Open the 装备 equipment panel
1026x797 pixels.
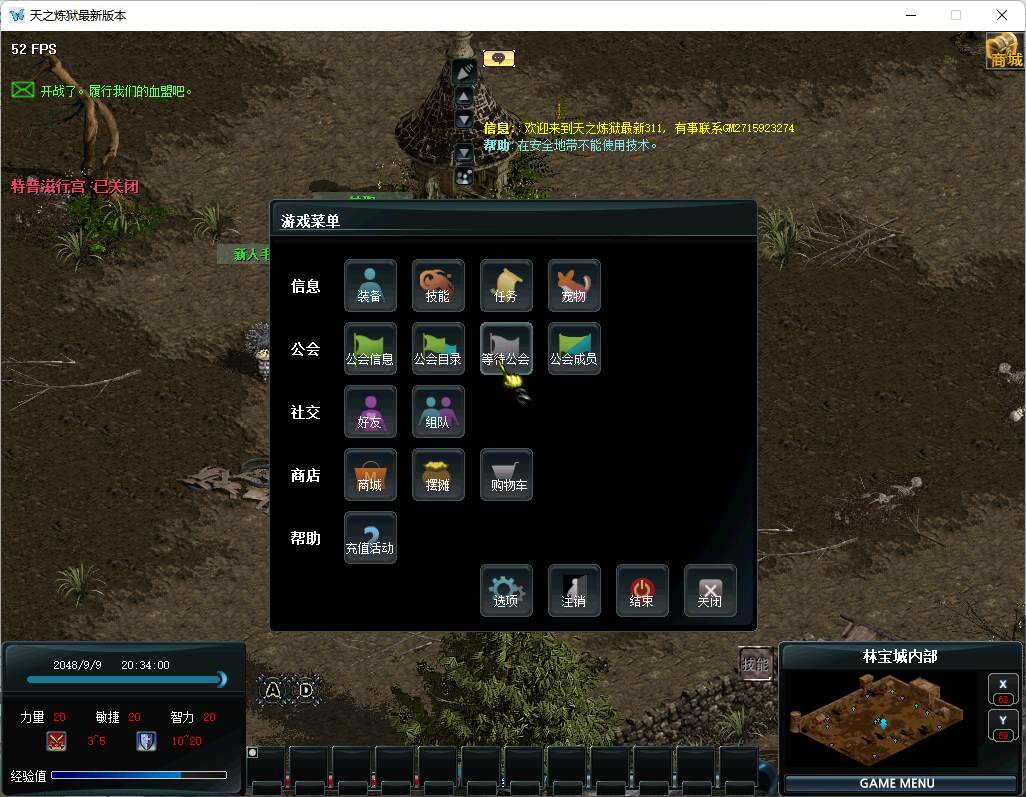pos(370,286)
